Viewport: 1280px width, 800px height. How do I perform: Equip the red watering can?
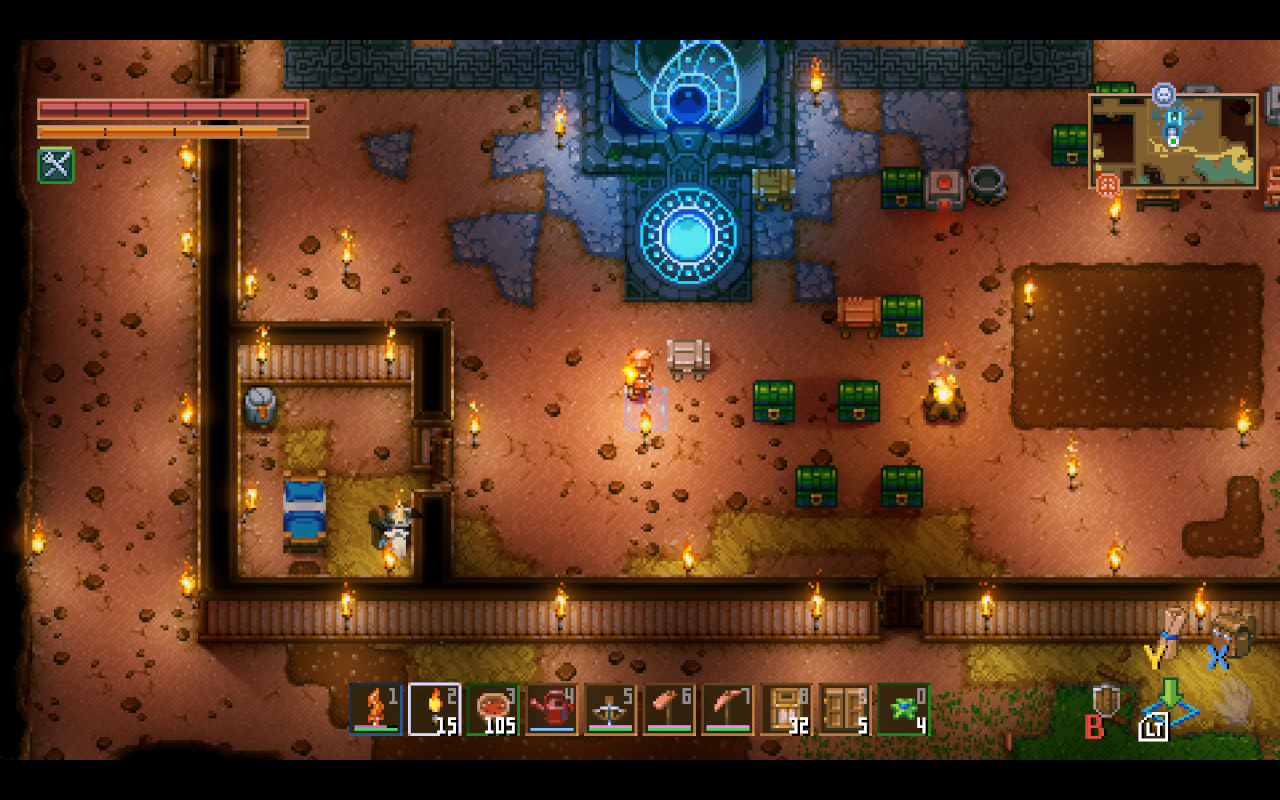[552, 709]
